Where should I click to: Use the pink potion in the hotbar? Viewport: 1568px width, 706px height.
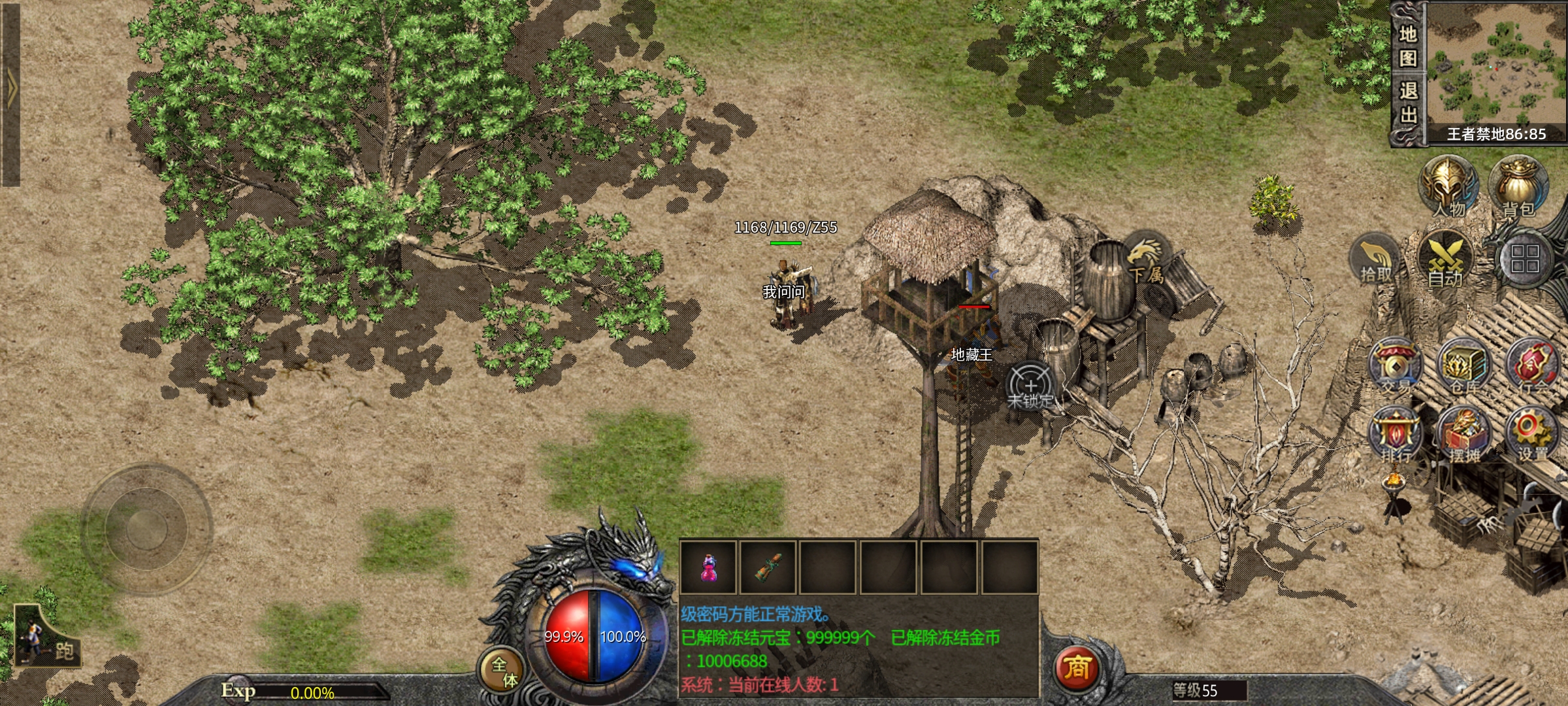(x=708, y=567)
